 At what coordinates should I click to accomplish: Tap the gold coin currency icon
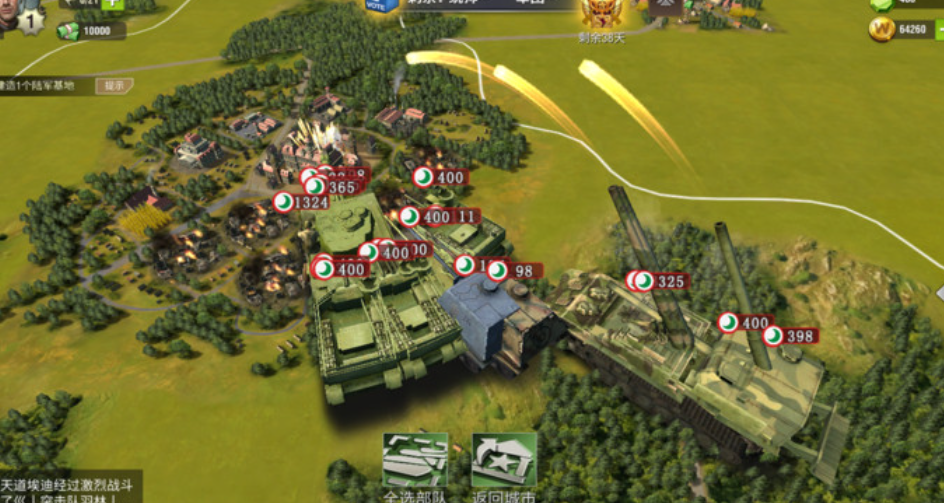881,30
